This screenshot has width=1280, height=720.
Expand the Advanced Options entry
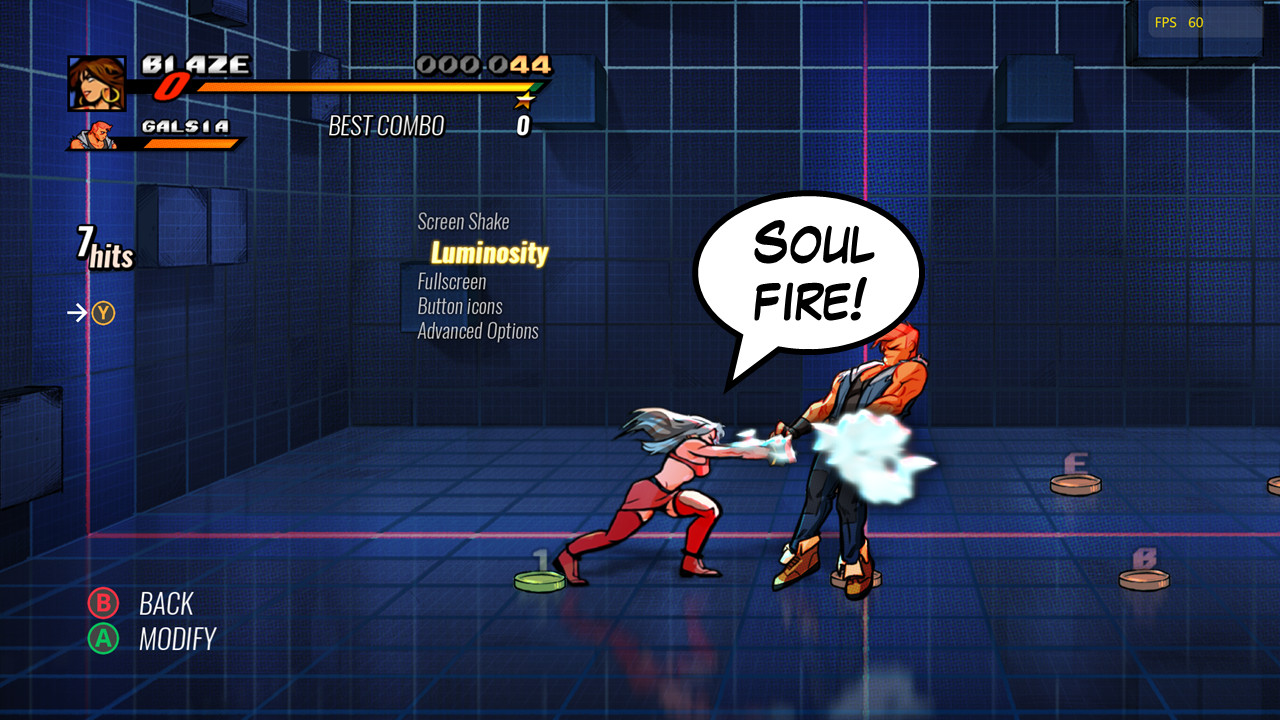478,331
